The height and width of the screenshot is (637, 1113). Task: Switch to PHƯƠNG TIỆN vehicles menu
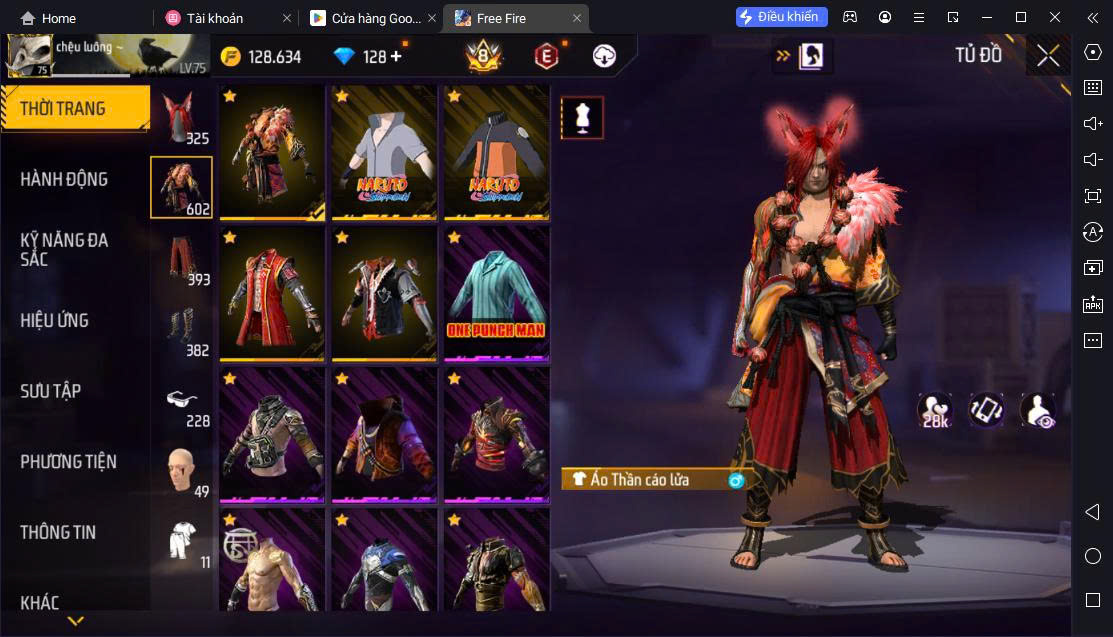[x=68, y=462]
